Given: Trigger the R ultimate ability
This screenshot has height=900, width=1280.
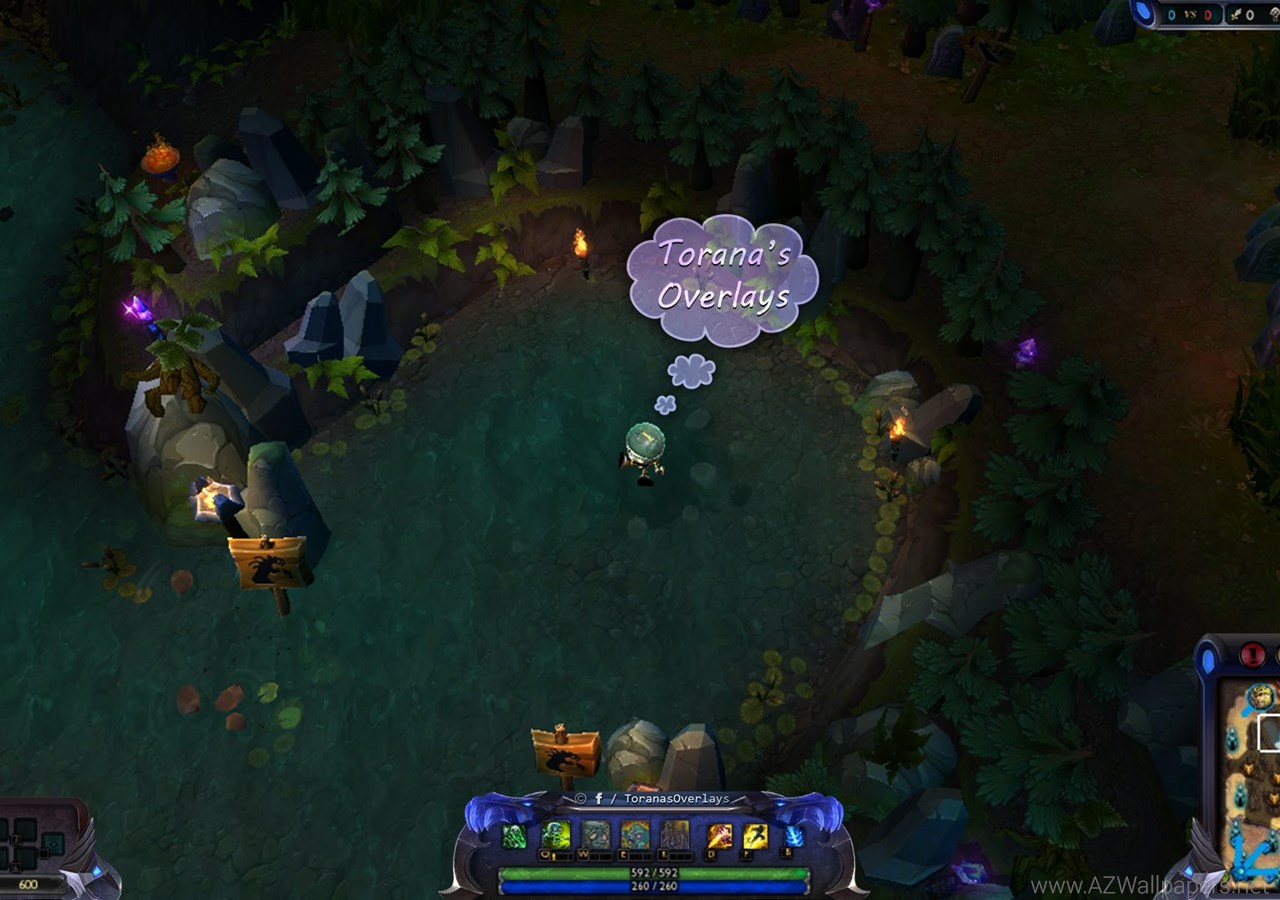Looking at the screenshot, I should [x=675, y=835].
